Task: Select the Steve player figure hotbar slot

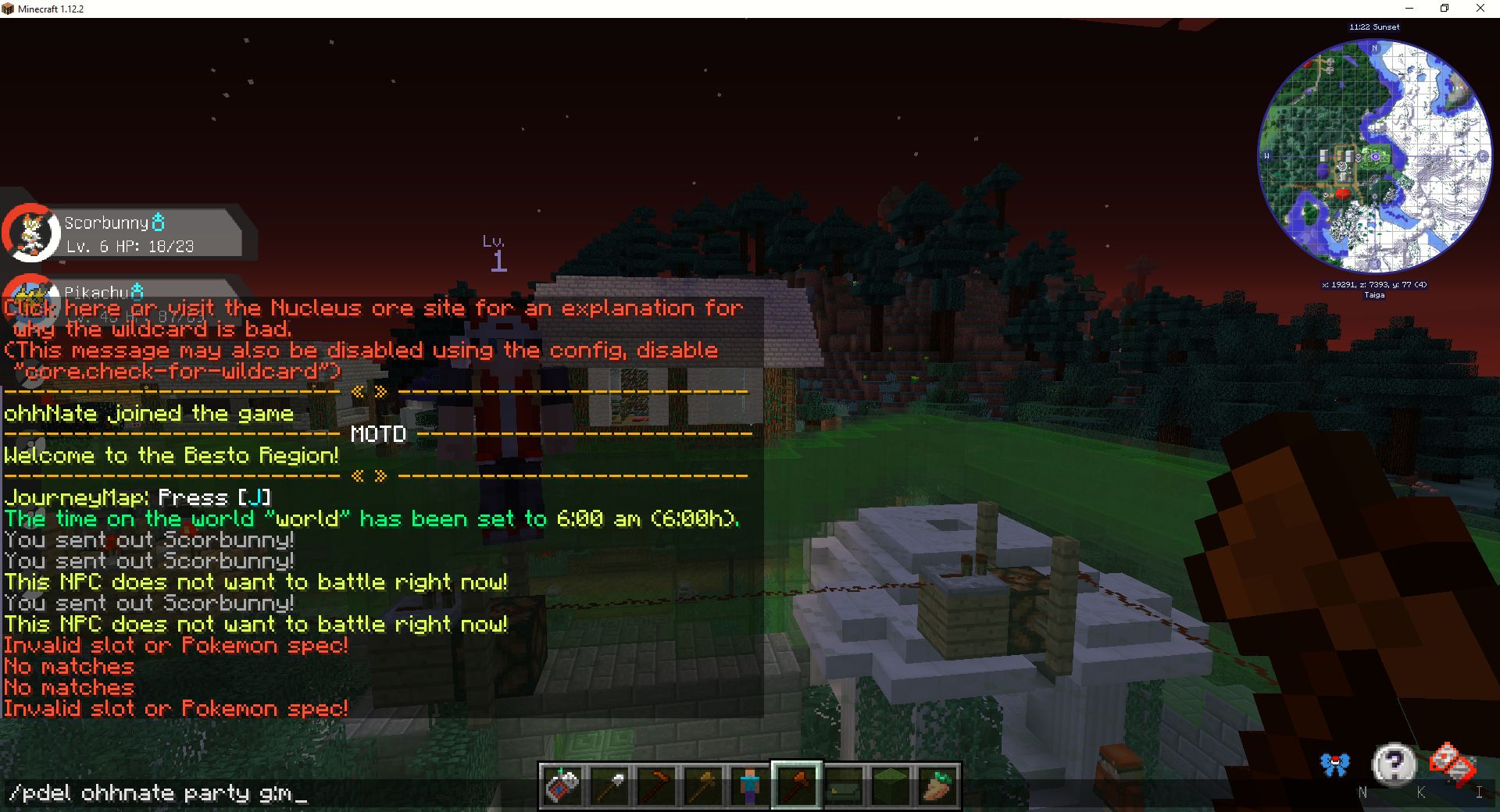Action: [x=750, y=785]
